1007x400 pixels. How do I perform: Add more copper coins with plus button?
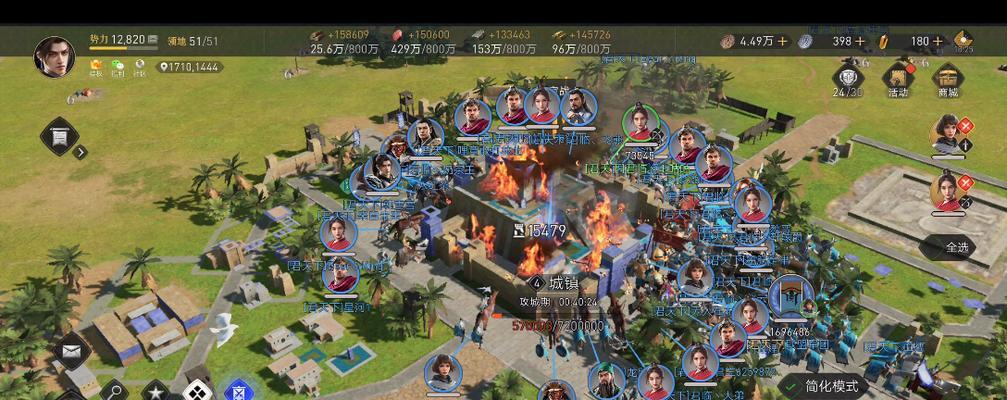(782, 41)
